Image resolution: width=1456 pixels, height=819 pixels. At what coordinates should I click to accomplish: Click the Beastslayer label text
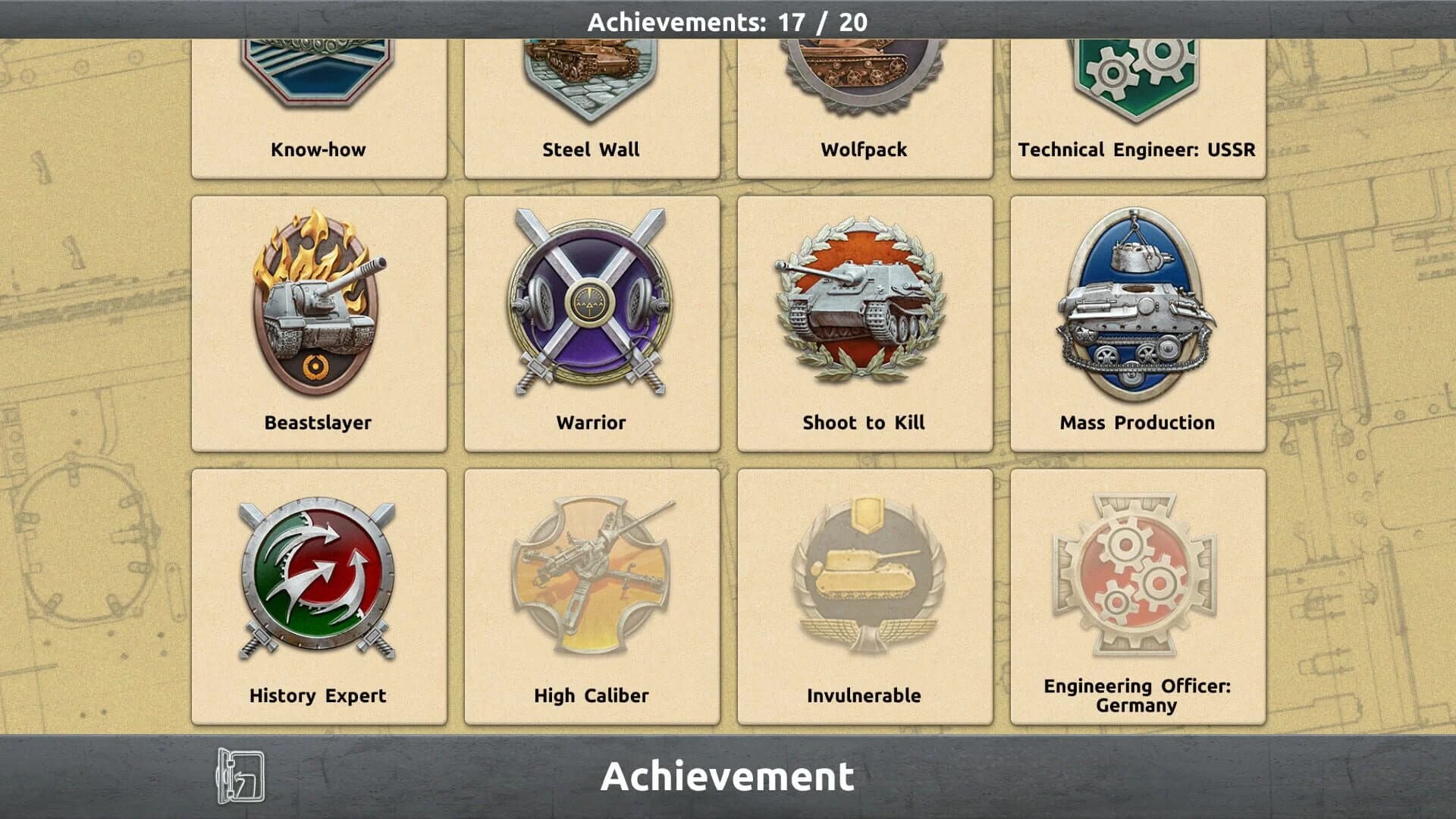[x=318, y=423]
